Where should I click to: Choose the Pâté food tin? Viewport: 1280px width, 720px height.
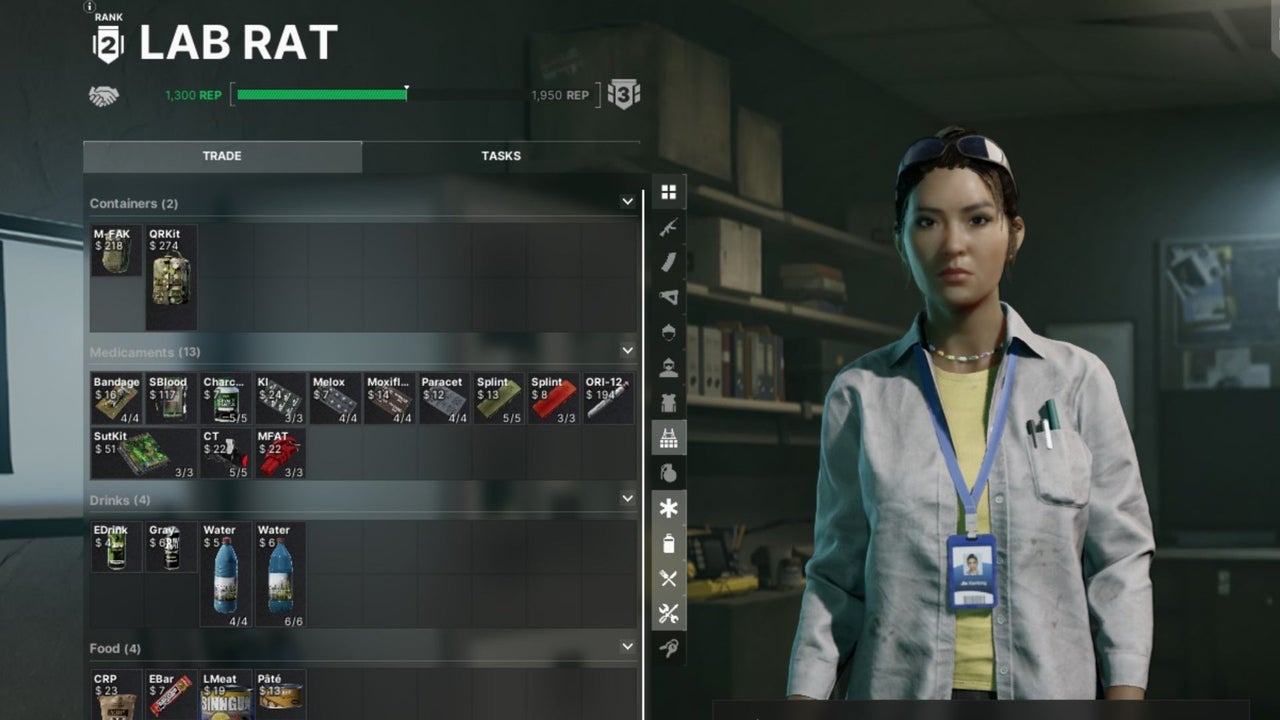(280, 694)
